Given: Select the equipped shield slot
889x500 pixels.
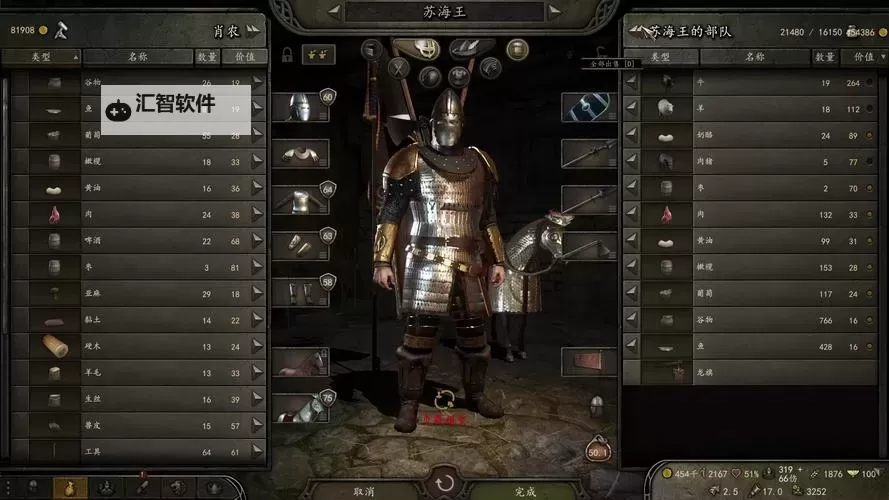Looking at the screenshot, I should pyautogui.click(x=588, y=106).
